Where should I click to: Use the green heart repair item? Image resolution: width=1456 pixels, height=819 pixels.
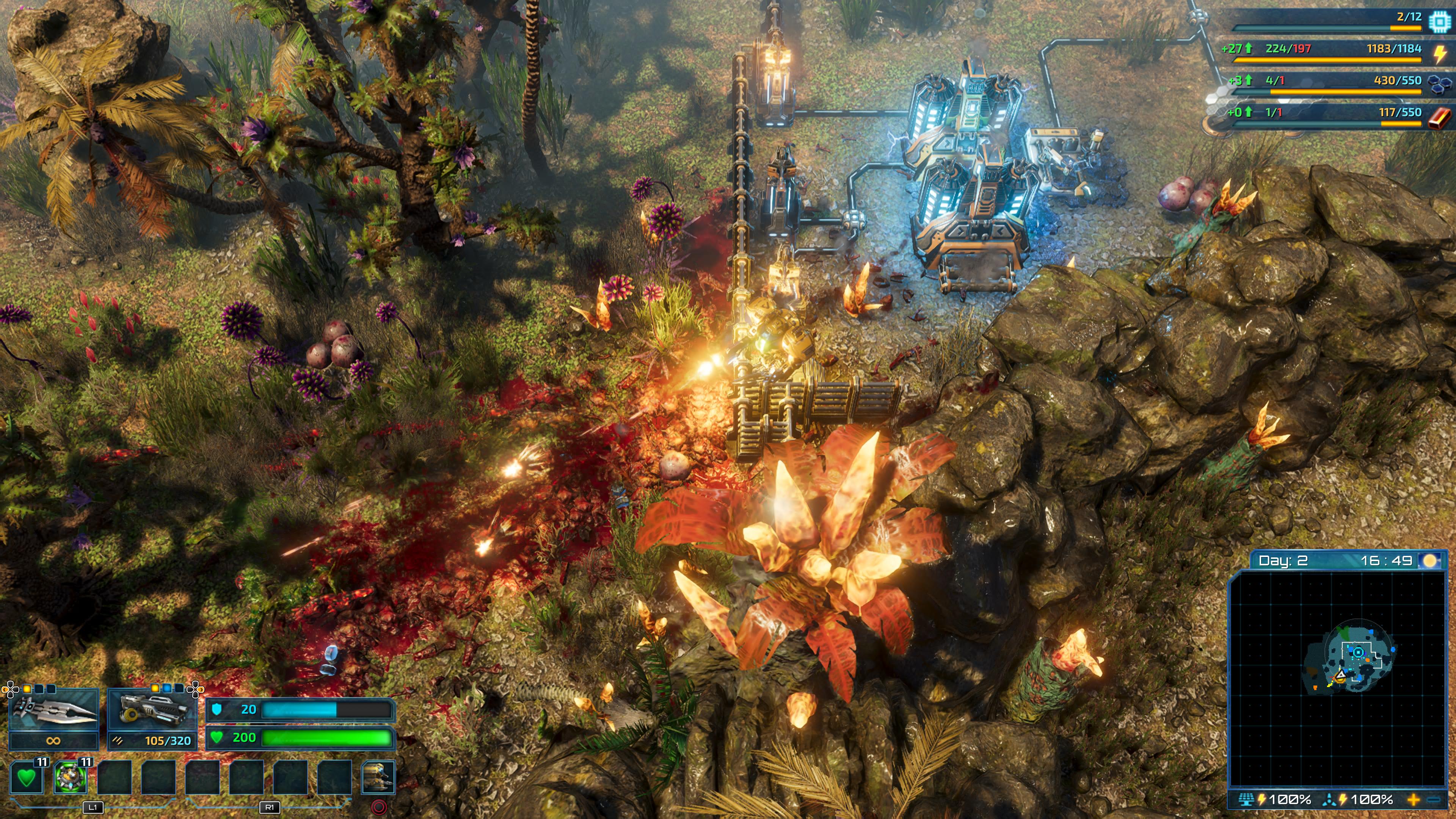(x=26, y=777)
